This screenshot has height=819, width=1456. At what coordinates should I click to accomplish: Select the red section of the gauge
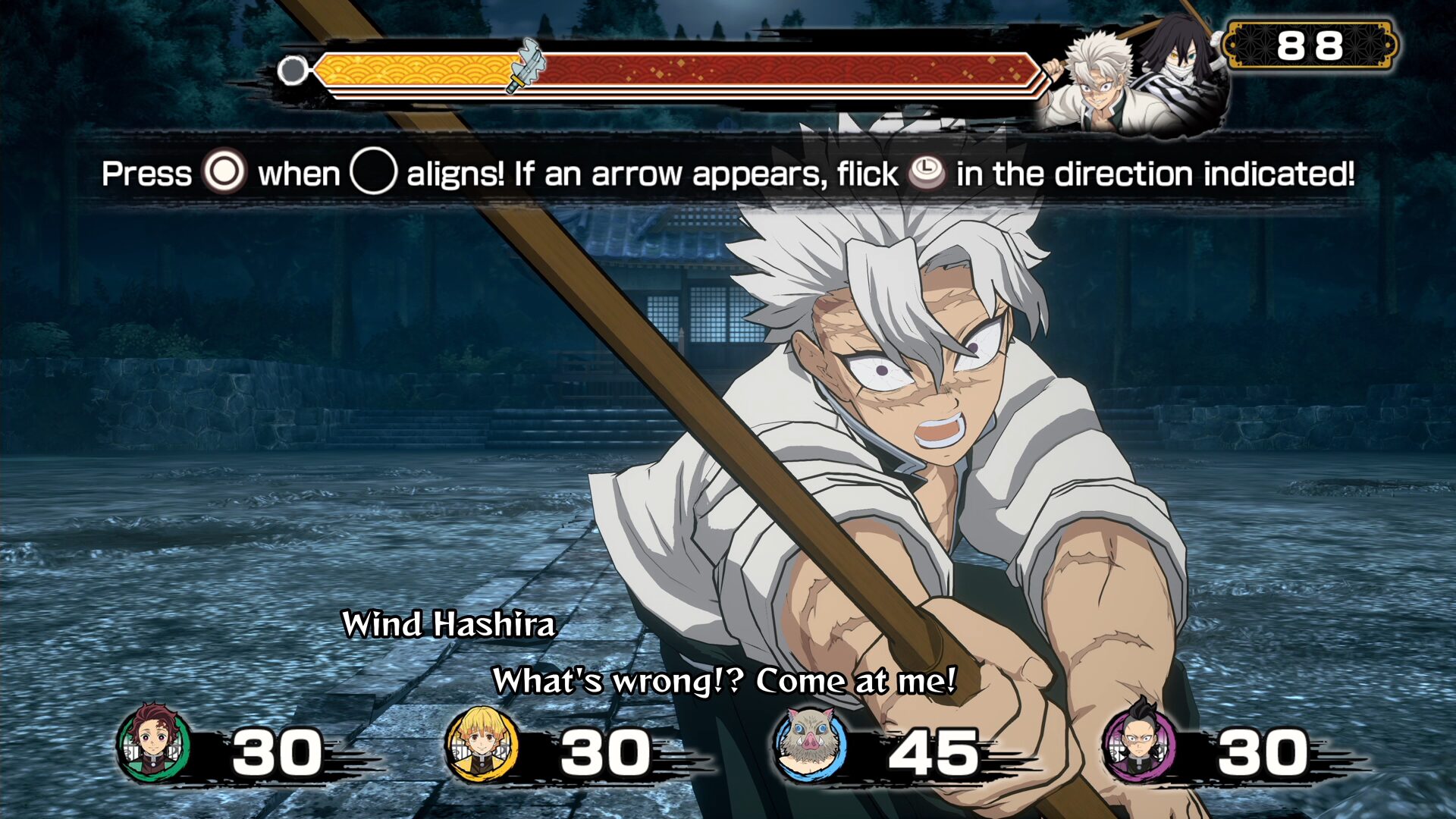(796, 71)
